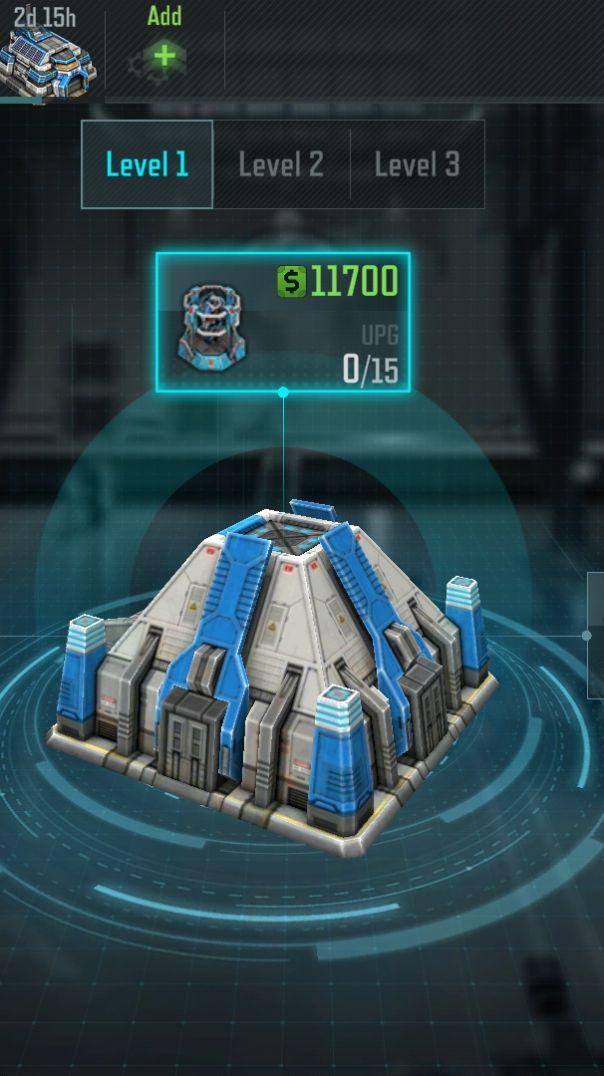
Task: Open the Level 3 tab
Action: [417, 165]
